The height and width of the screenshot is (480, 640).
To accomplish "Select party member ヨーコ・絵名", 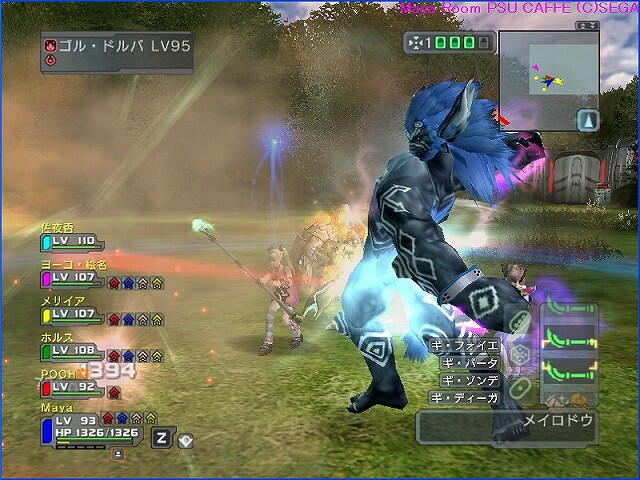I will 72,271.
